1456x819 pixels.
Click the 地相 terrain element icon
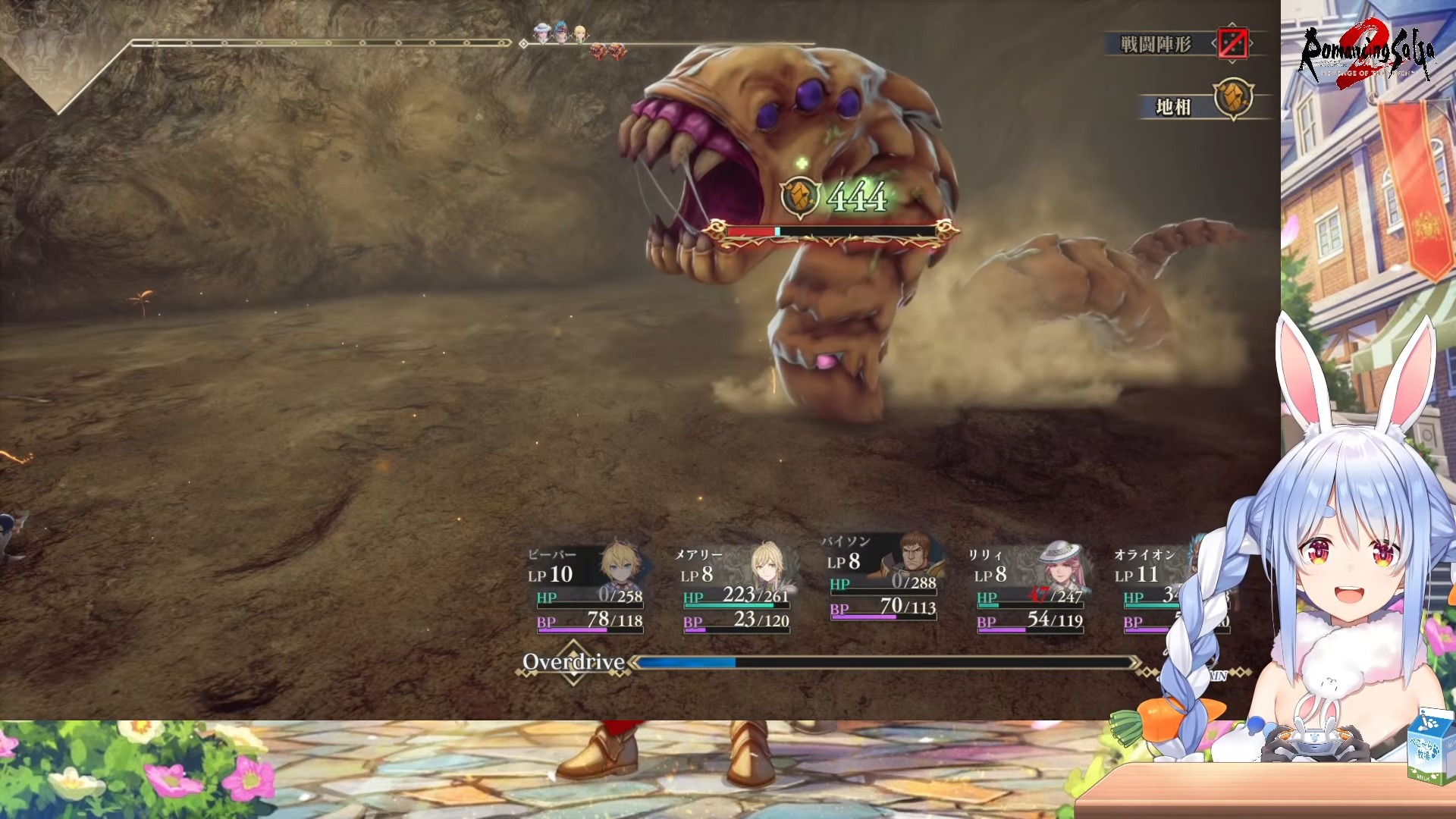1233,99
